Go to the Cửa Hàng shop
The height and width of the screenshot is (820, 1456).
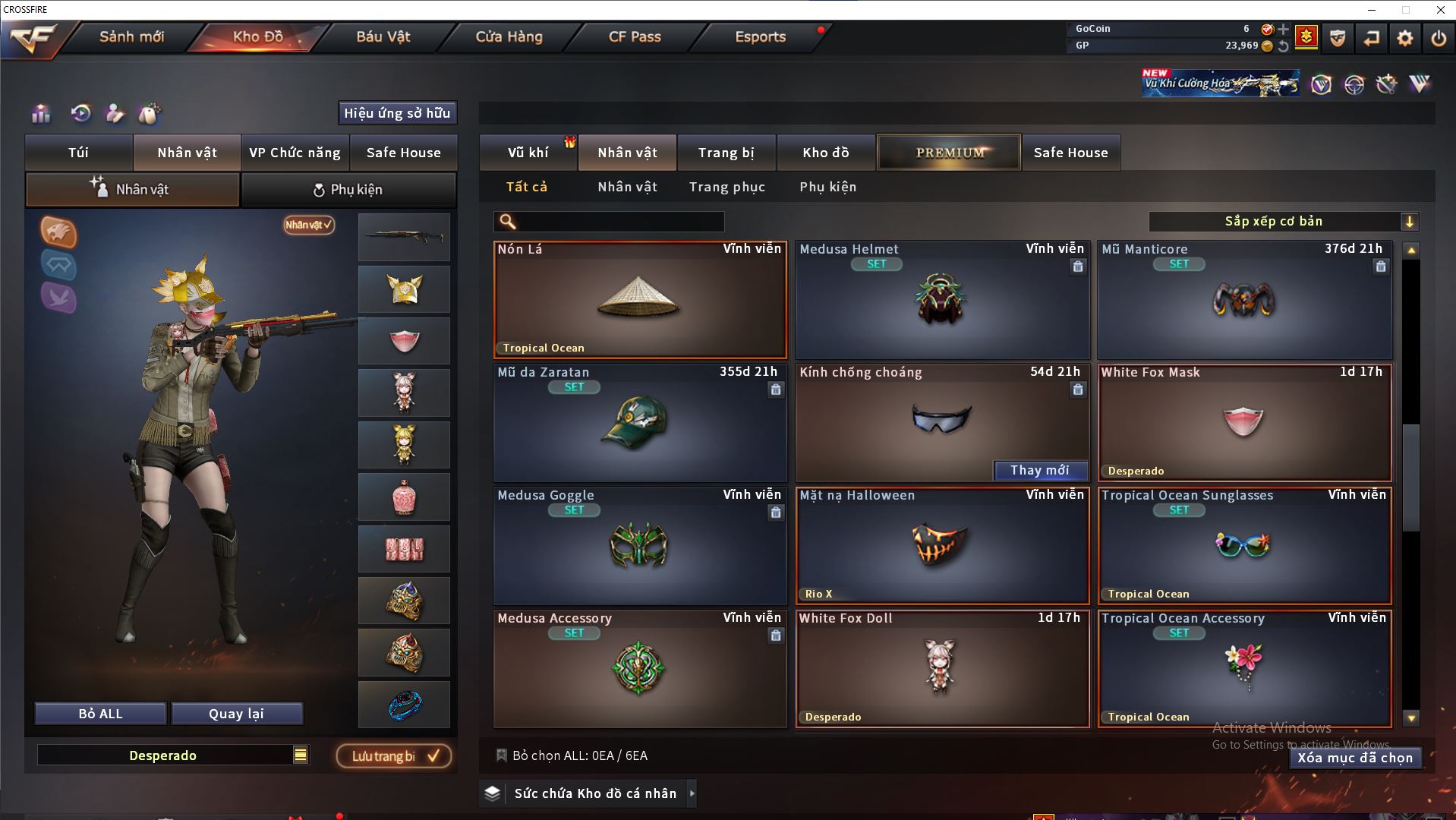click(x=509, y=36)
